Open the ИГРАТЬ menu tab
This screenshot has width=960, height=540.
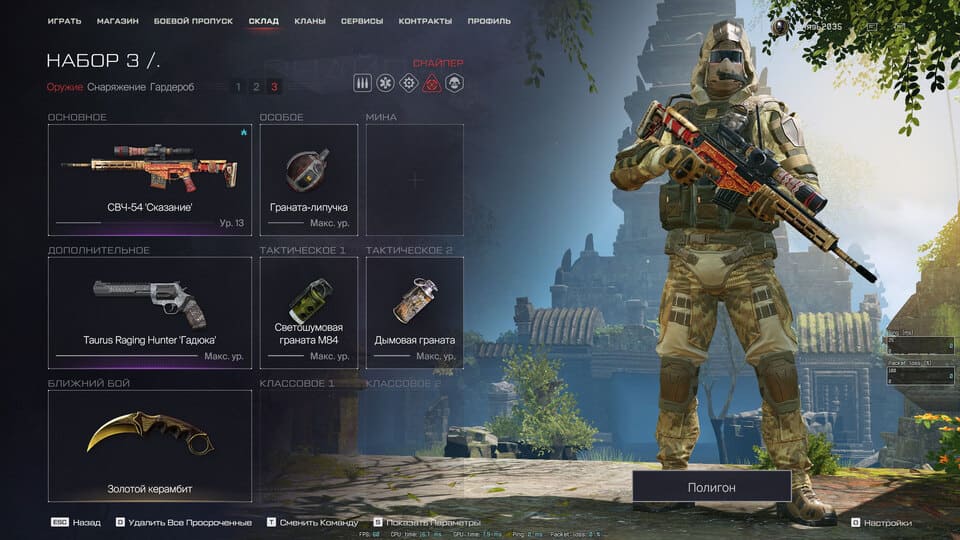point(64,21)
